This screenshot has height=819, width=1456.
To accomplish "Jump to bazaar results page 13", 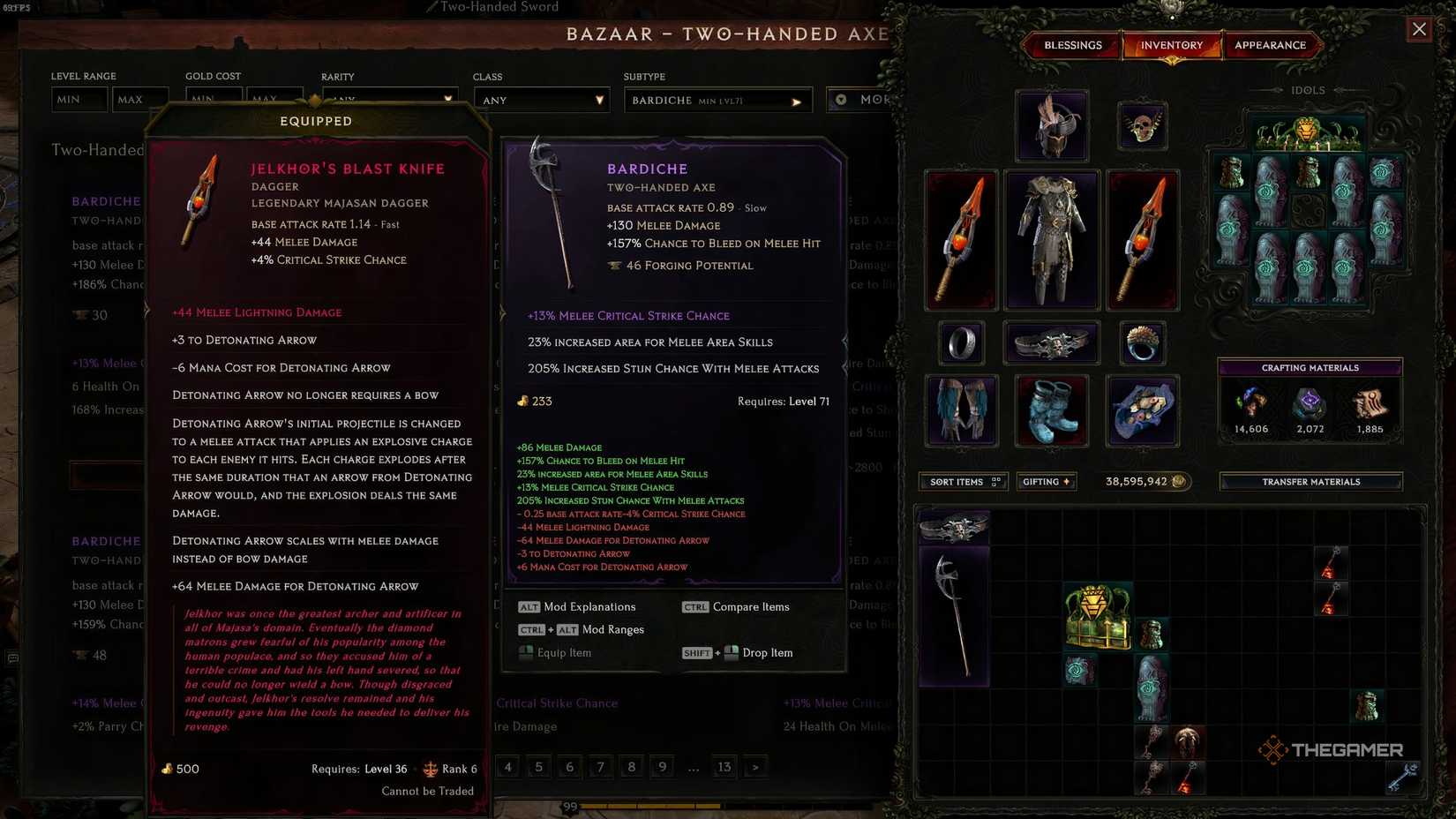I will [724, 767].
